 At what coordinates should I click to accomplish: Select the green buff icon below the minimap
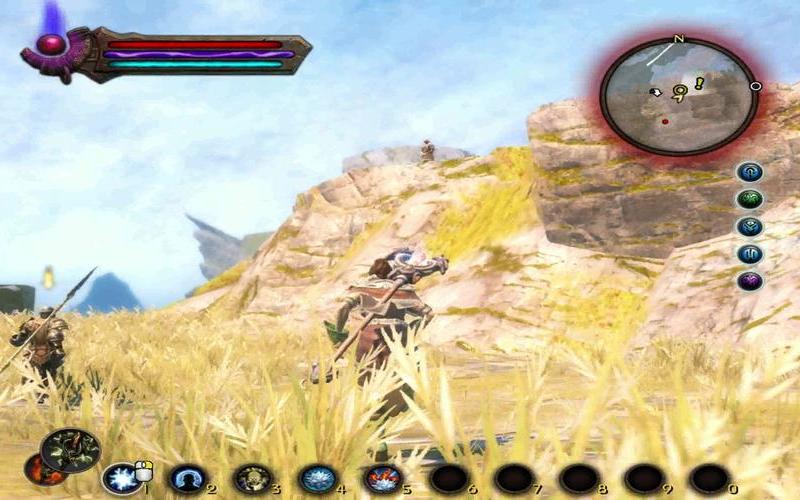tap(750, 199)
